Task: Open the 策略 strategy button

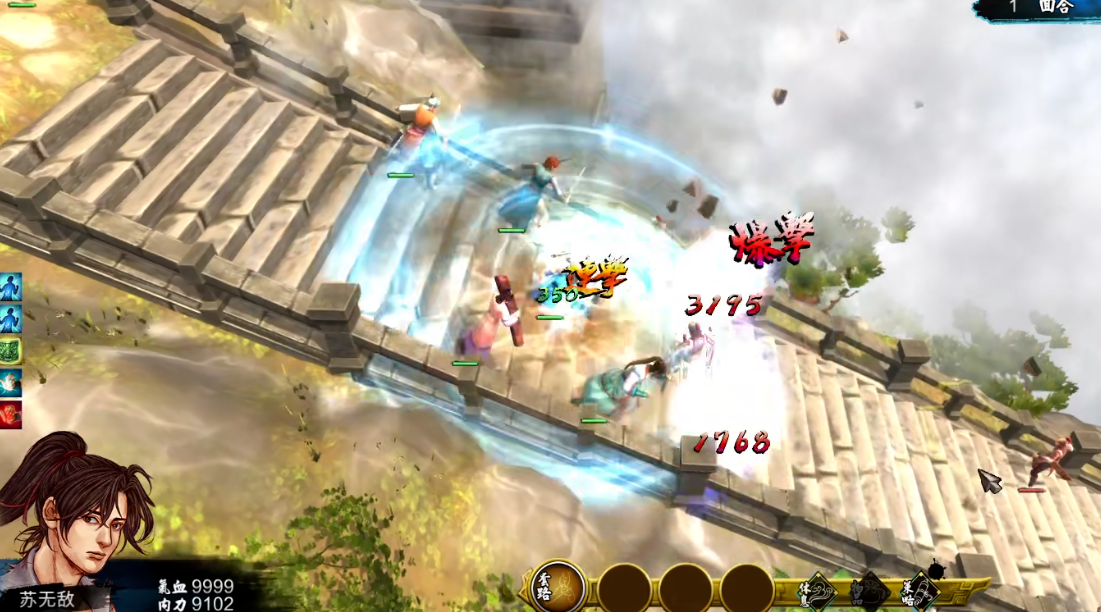Action: pos(922,590)
